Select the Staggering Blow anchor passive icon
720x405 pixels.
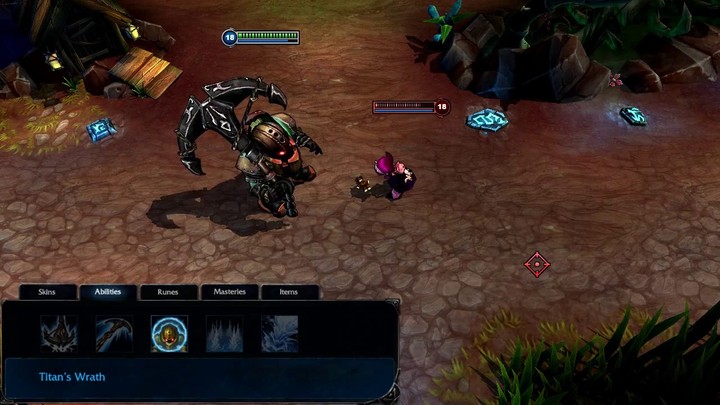pos(59,334)
